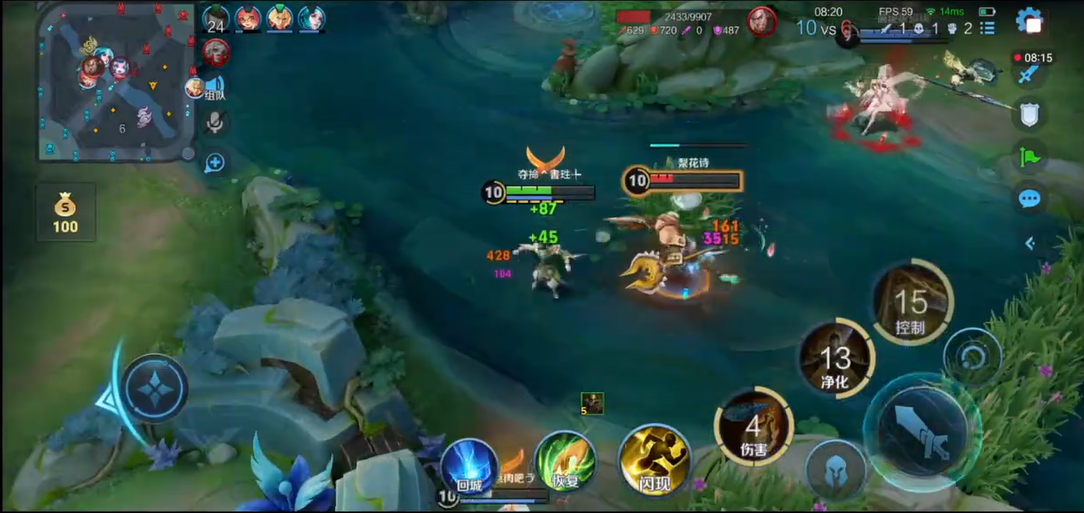This screenshot has height=513, width=1084.
Task: Activate the 净化 purify skill
Action: point(836,357)
